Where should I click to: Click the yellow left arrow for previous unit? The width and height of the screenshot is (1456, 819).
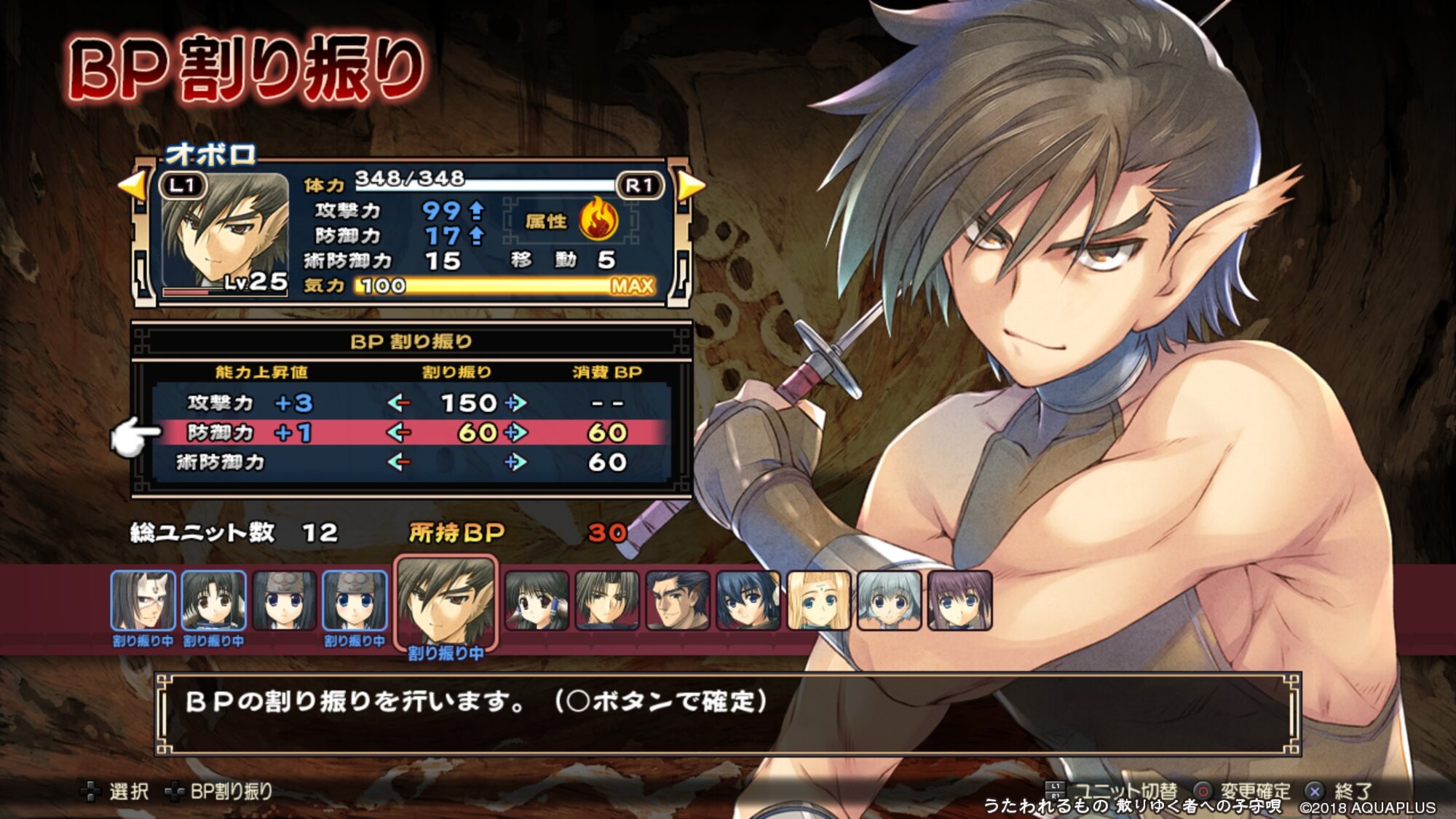tap(132, 186)
